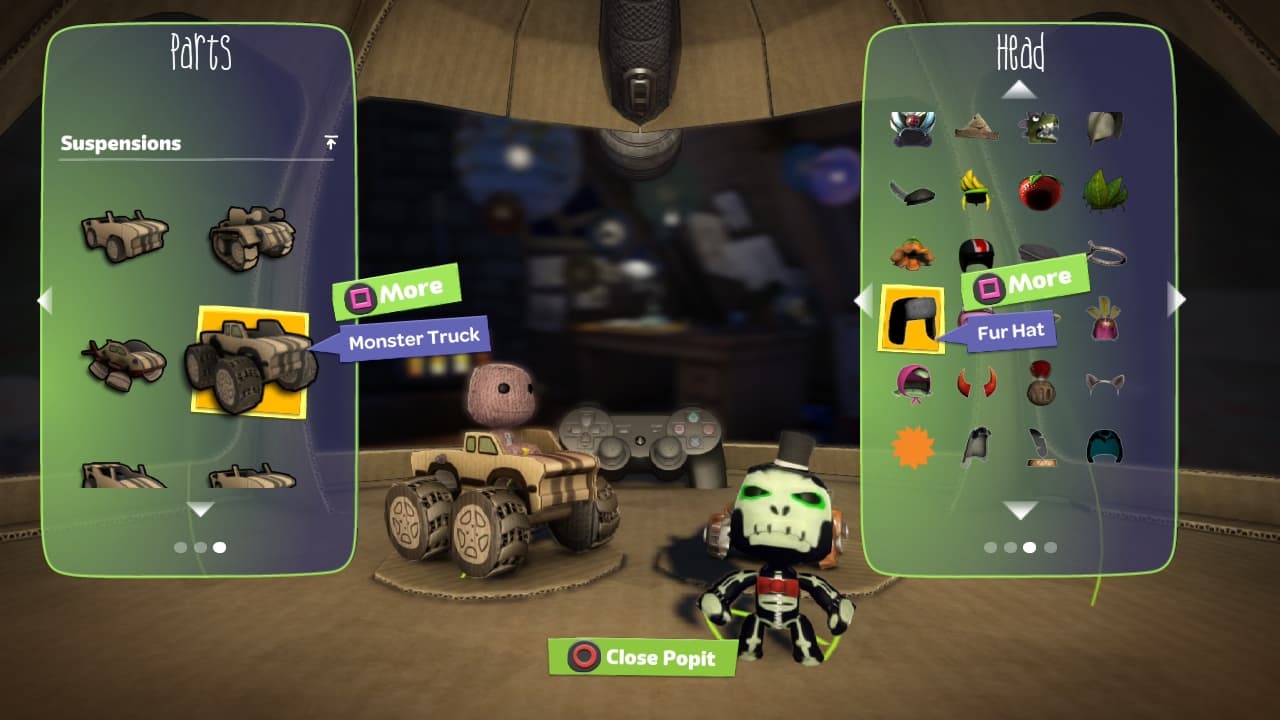Select the teal beanie hat
1280x720 pixels.
1105,447
